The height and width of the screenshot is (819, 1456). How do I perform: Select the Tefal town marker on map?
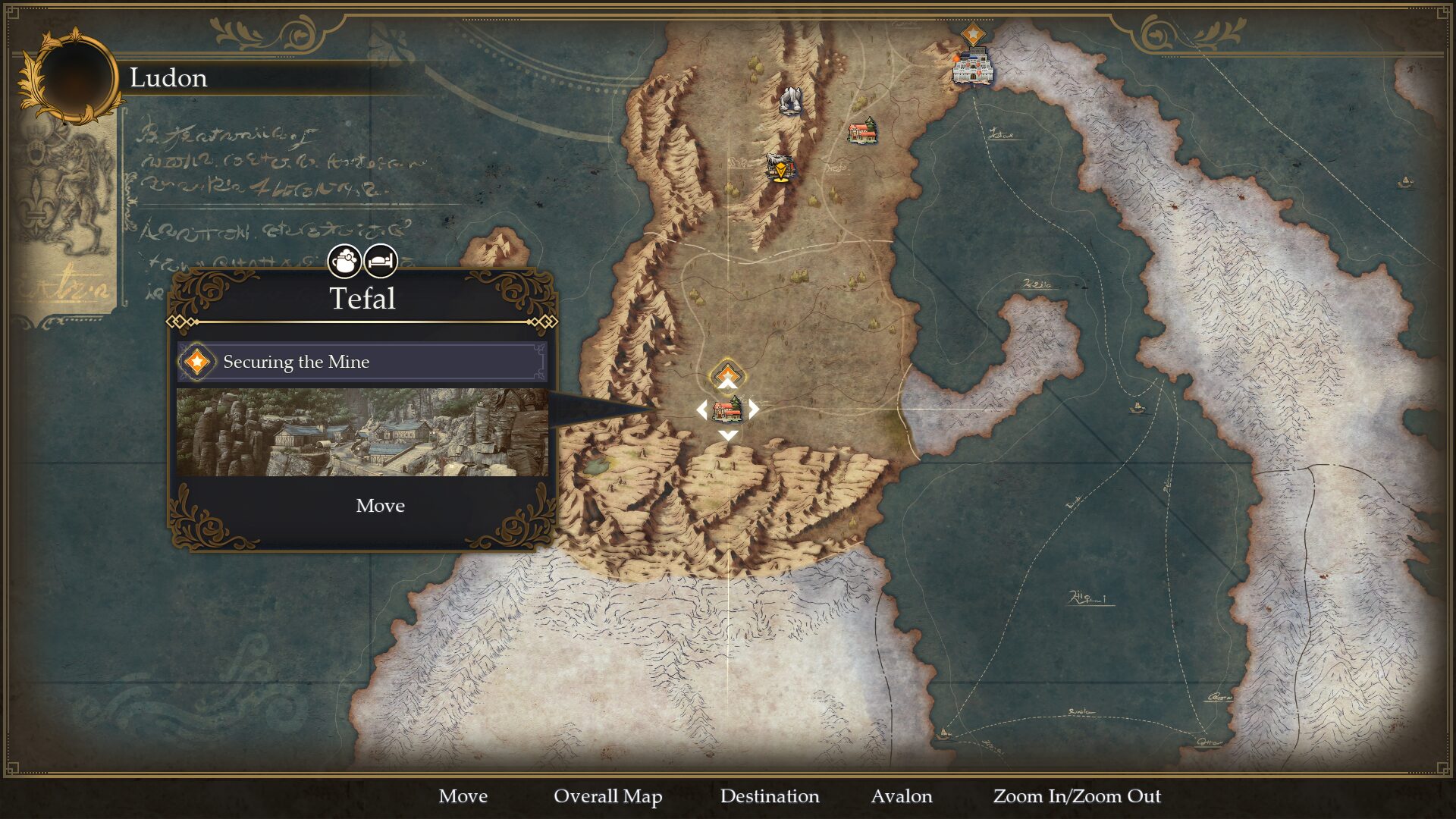(x=727, y=410)
